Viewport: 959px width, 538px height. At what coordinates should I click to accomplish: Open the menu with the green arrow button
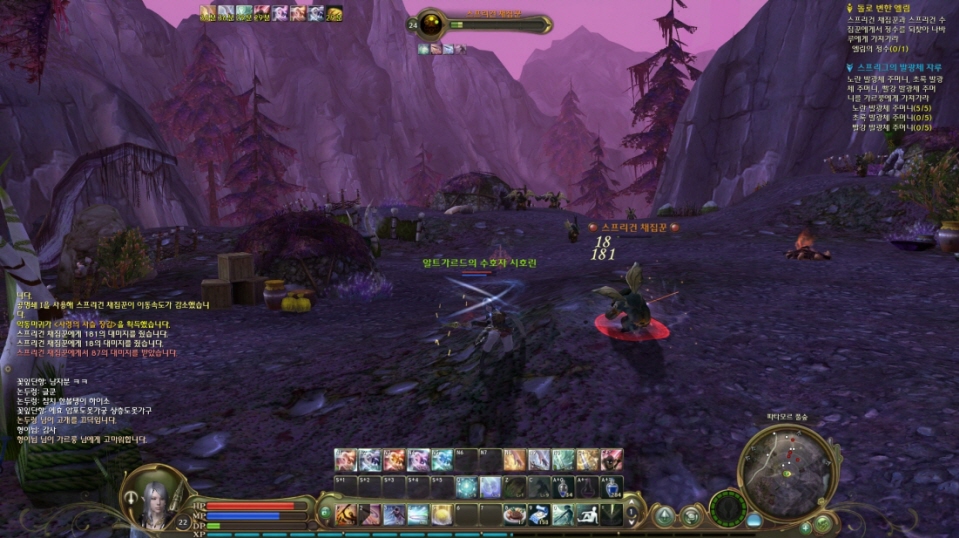[x=663, y=515]
